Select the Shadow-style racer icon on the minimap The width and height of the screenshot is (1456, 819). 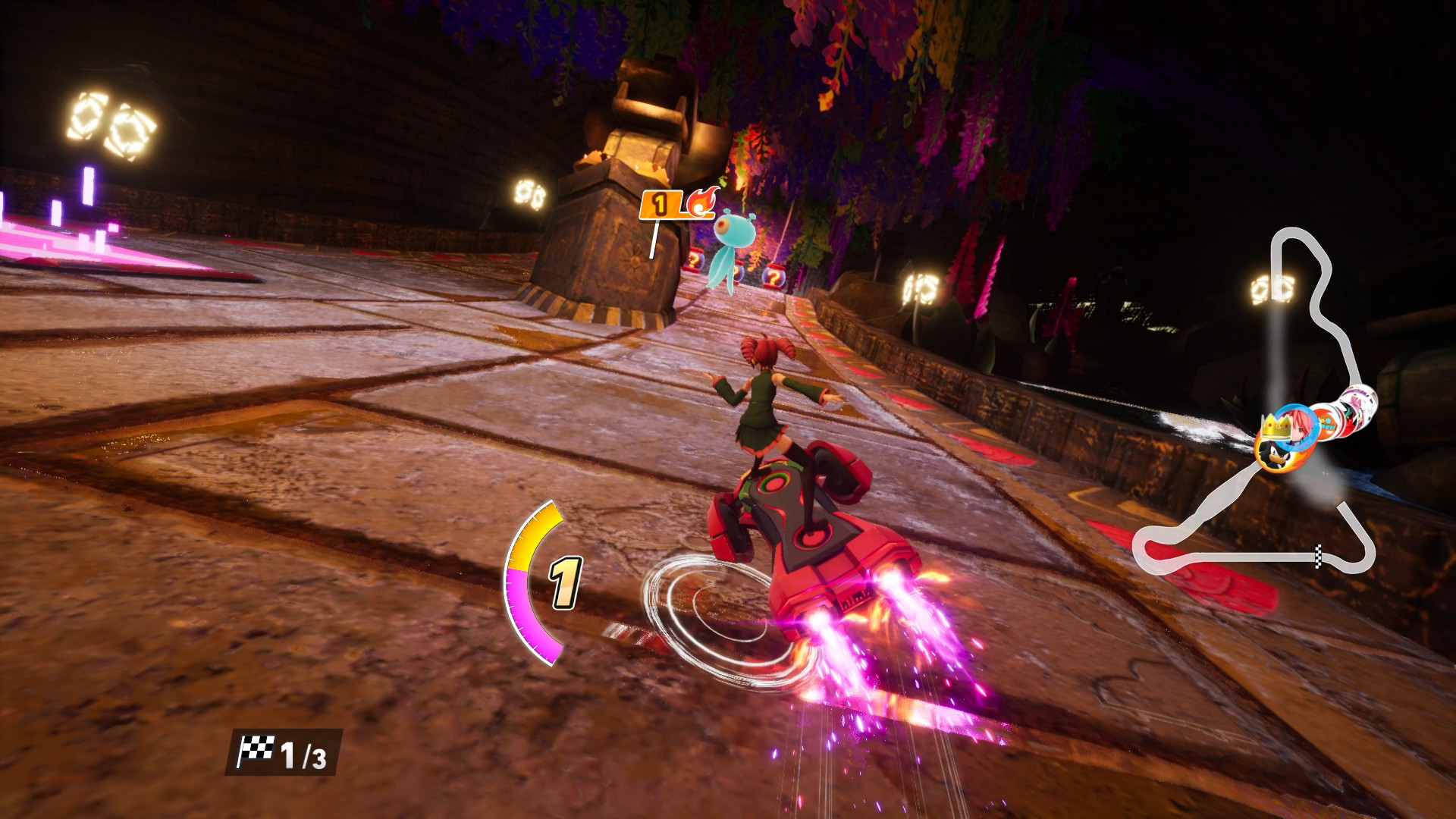[x=1276, y=457]
